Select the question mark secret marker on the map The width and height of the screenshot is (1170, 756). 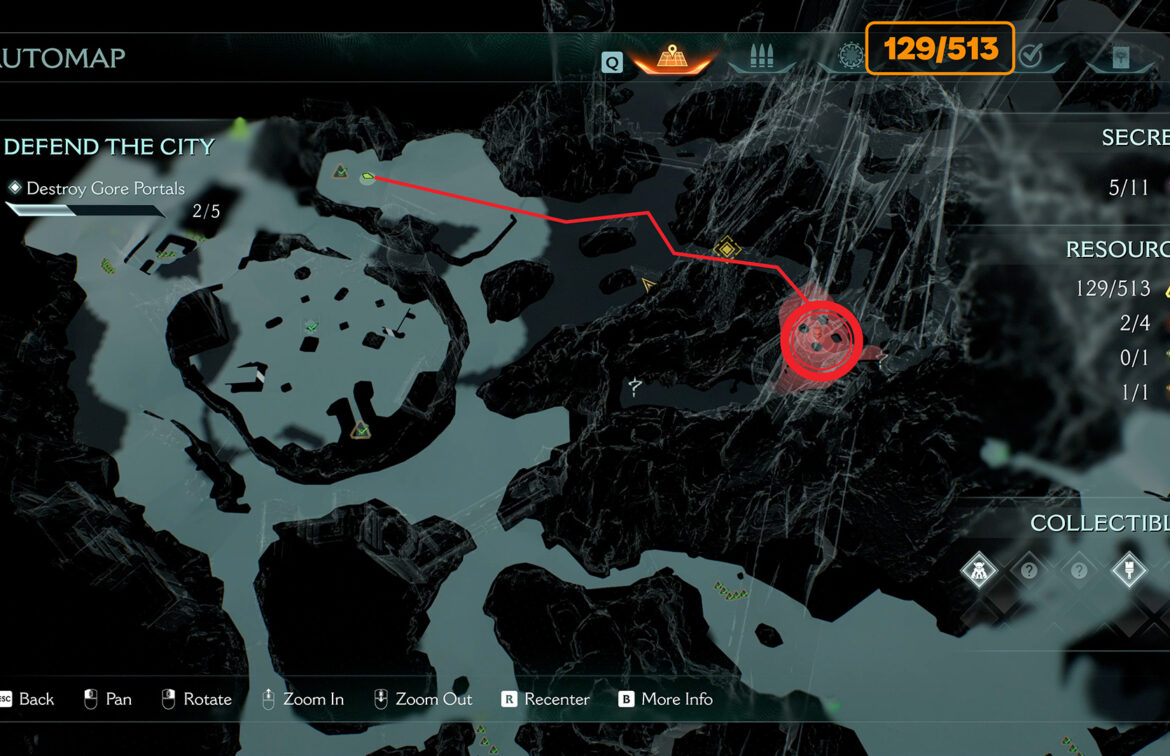[x=635, y=385]
